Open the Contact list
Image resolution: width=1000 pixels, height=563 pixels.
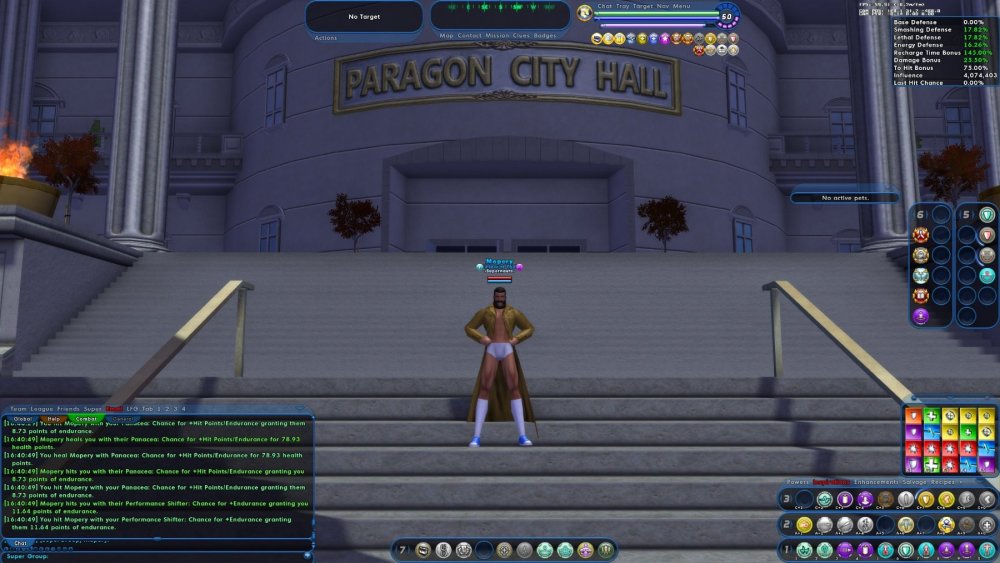click(470, 36)
